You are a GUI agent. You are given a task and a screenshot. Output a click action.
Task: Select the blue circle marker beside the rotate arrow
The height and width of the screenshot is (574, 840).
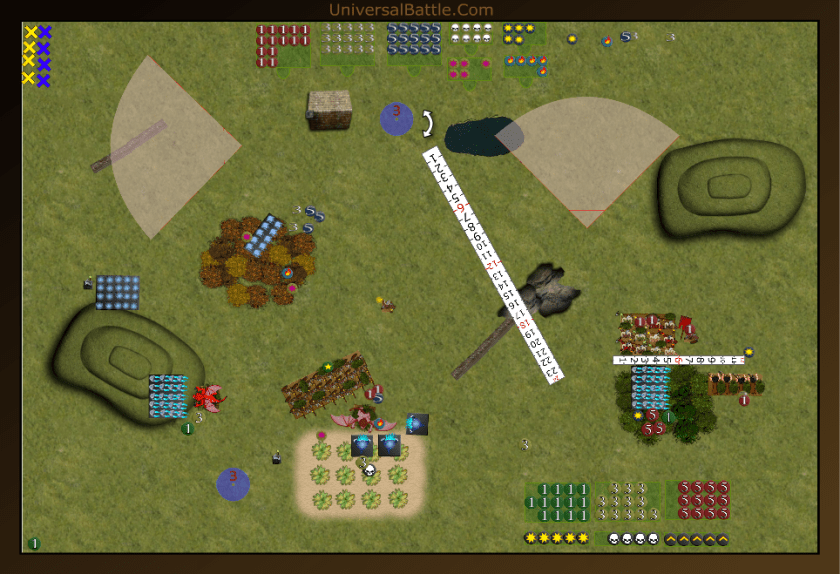click(396, 117)
